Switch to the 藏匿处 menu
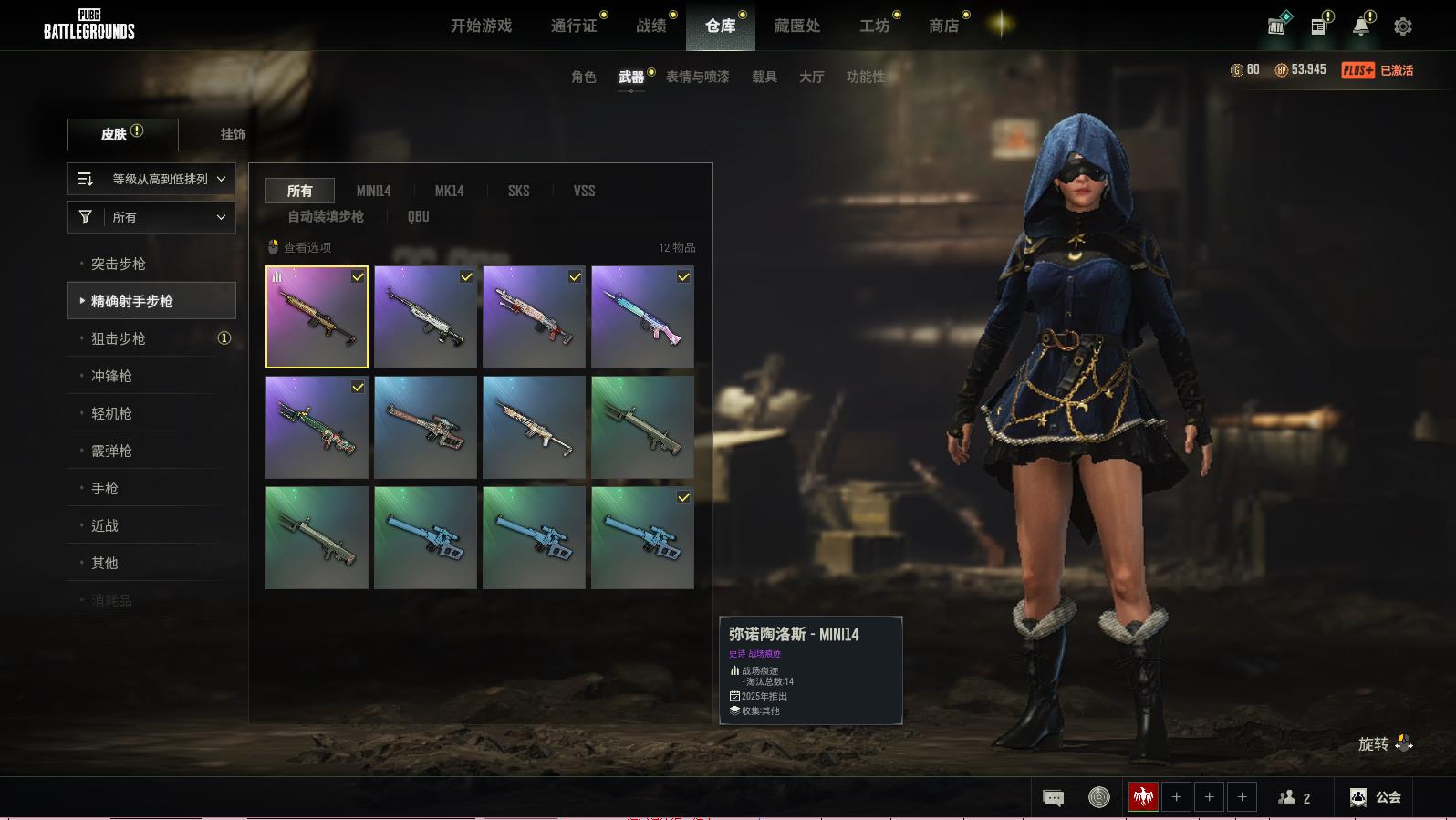 [797, 26]
